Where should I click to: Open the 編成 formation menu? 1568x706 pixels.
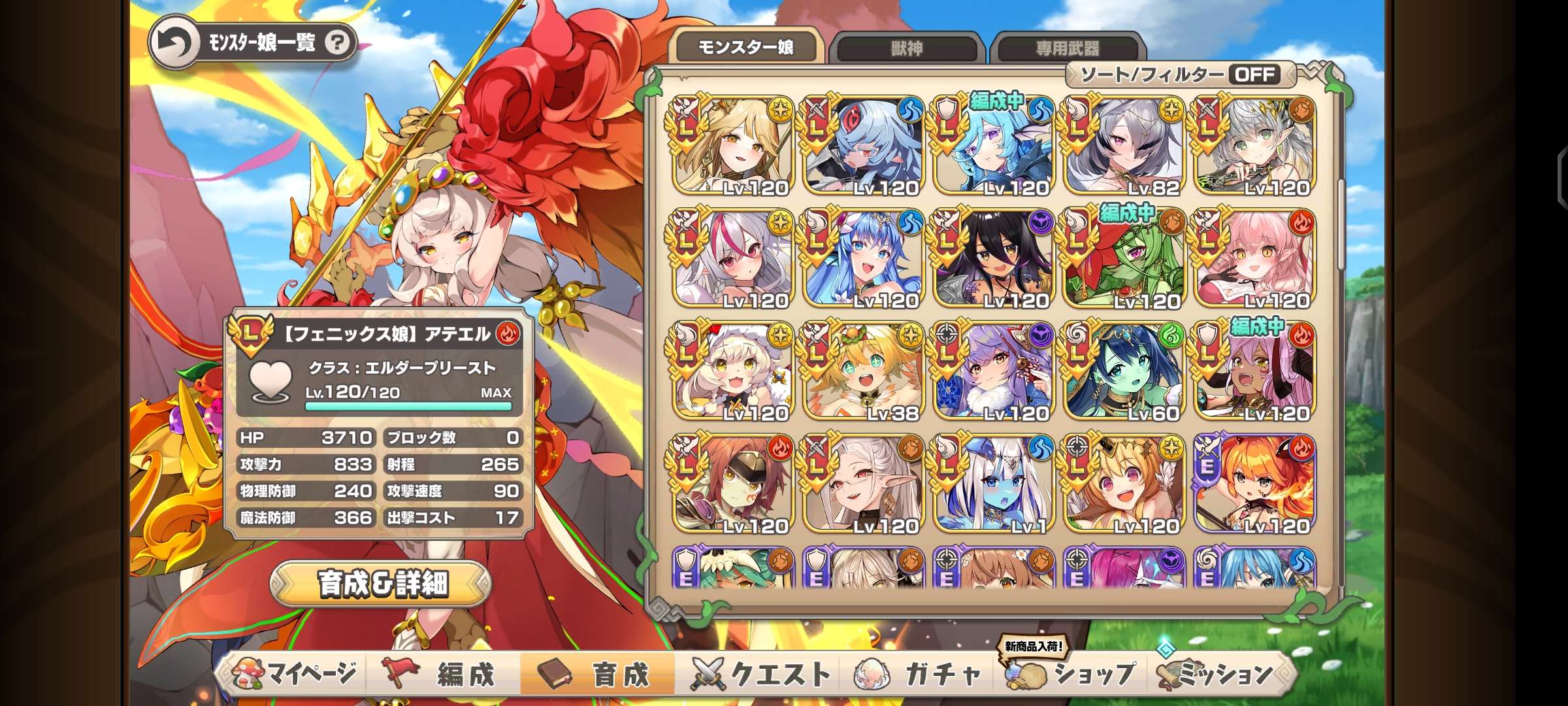point(443,674)
